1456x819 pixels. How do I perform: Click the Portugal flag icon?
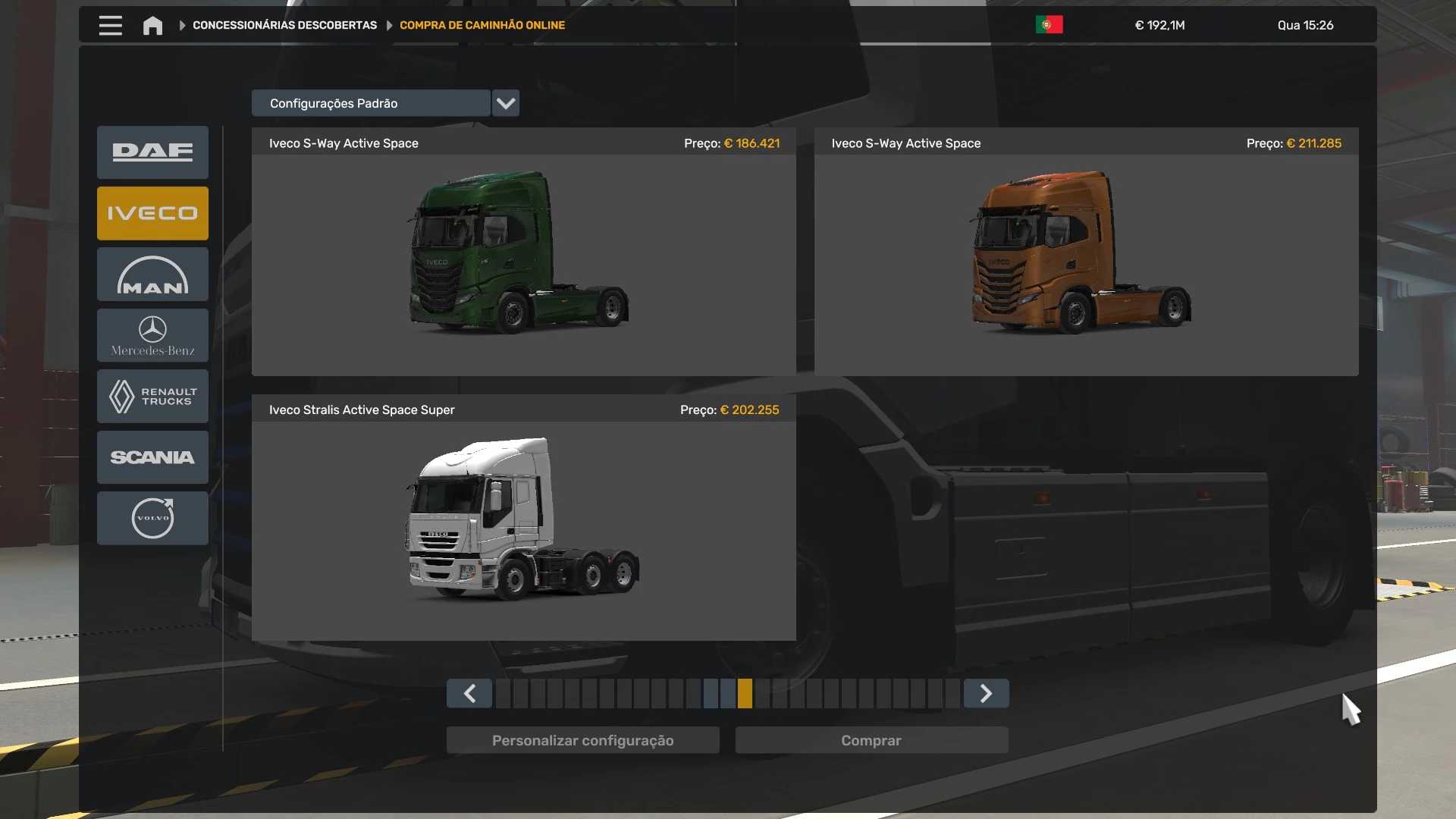pyautogui.click(x=1049, y=25)
